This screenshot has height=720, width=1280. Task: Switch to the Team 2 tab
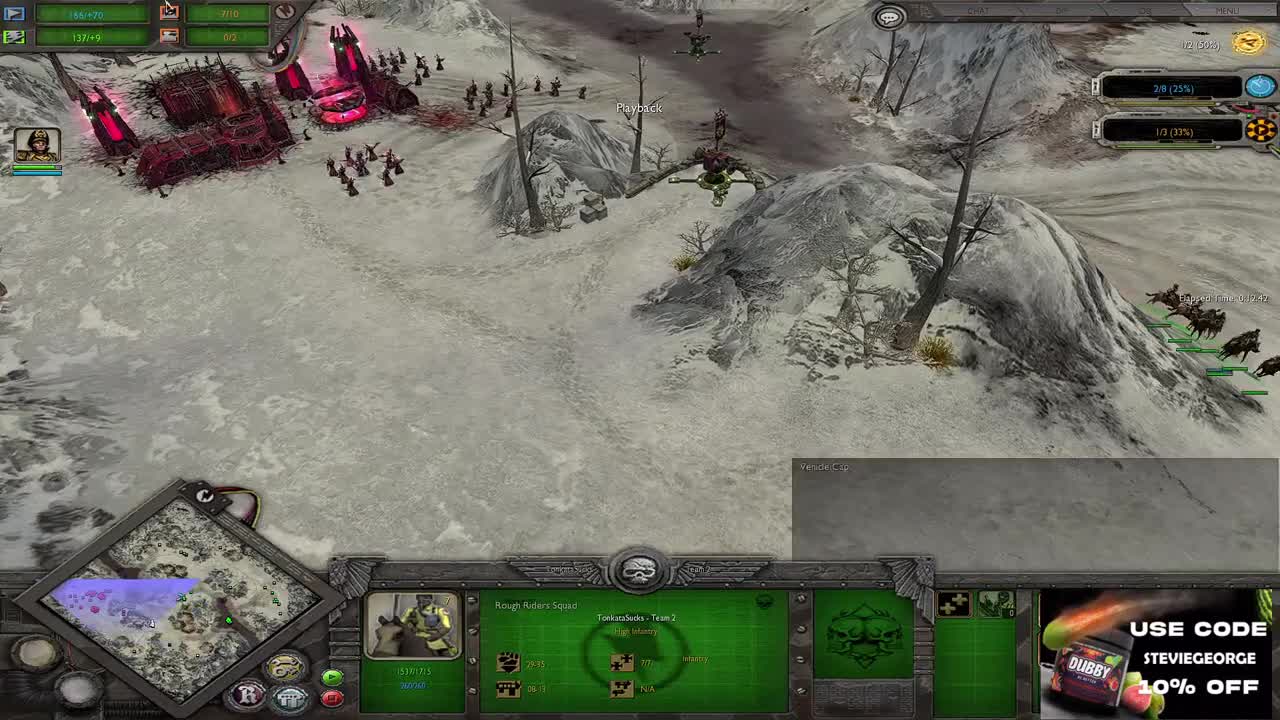(x=700, y=570)
